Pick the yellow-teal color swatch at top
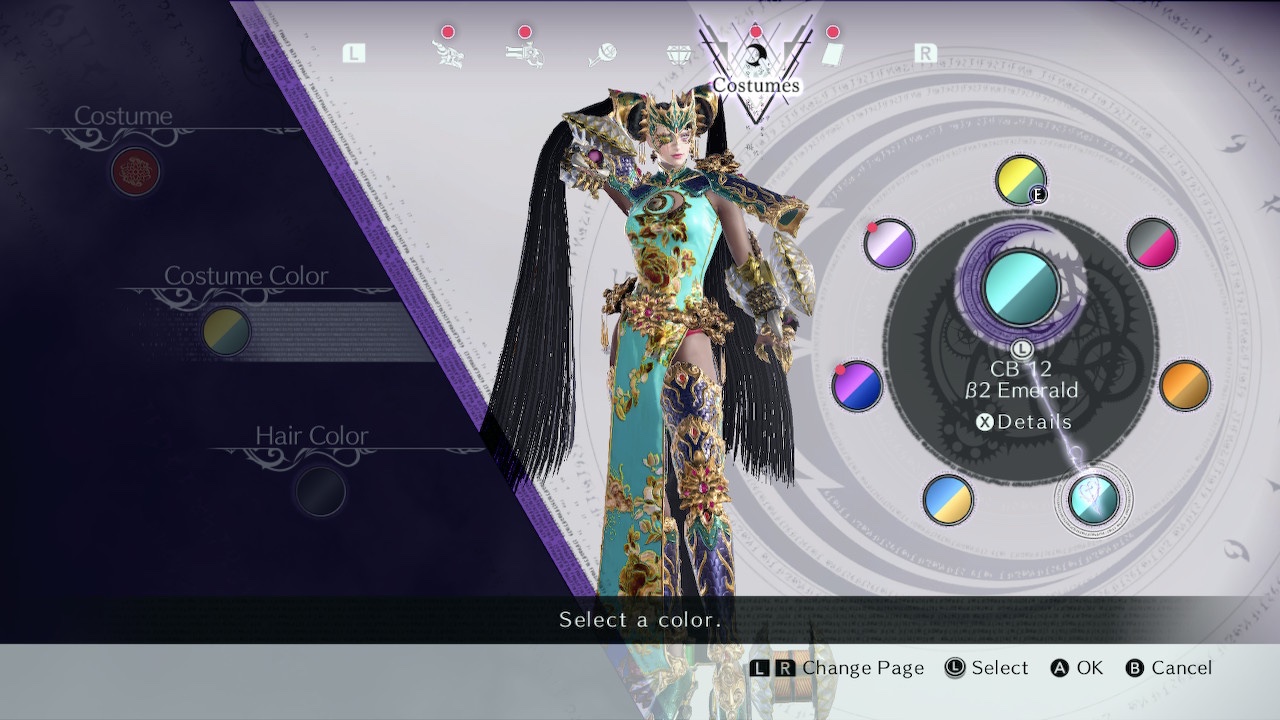Screen dimensions: 1280x720 pos(1020,182)
